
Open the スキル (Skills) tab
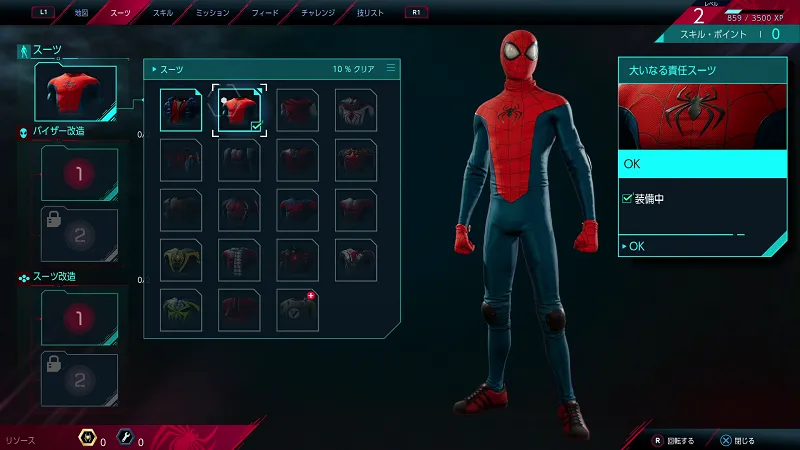click(162, 13)
